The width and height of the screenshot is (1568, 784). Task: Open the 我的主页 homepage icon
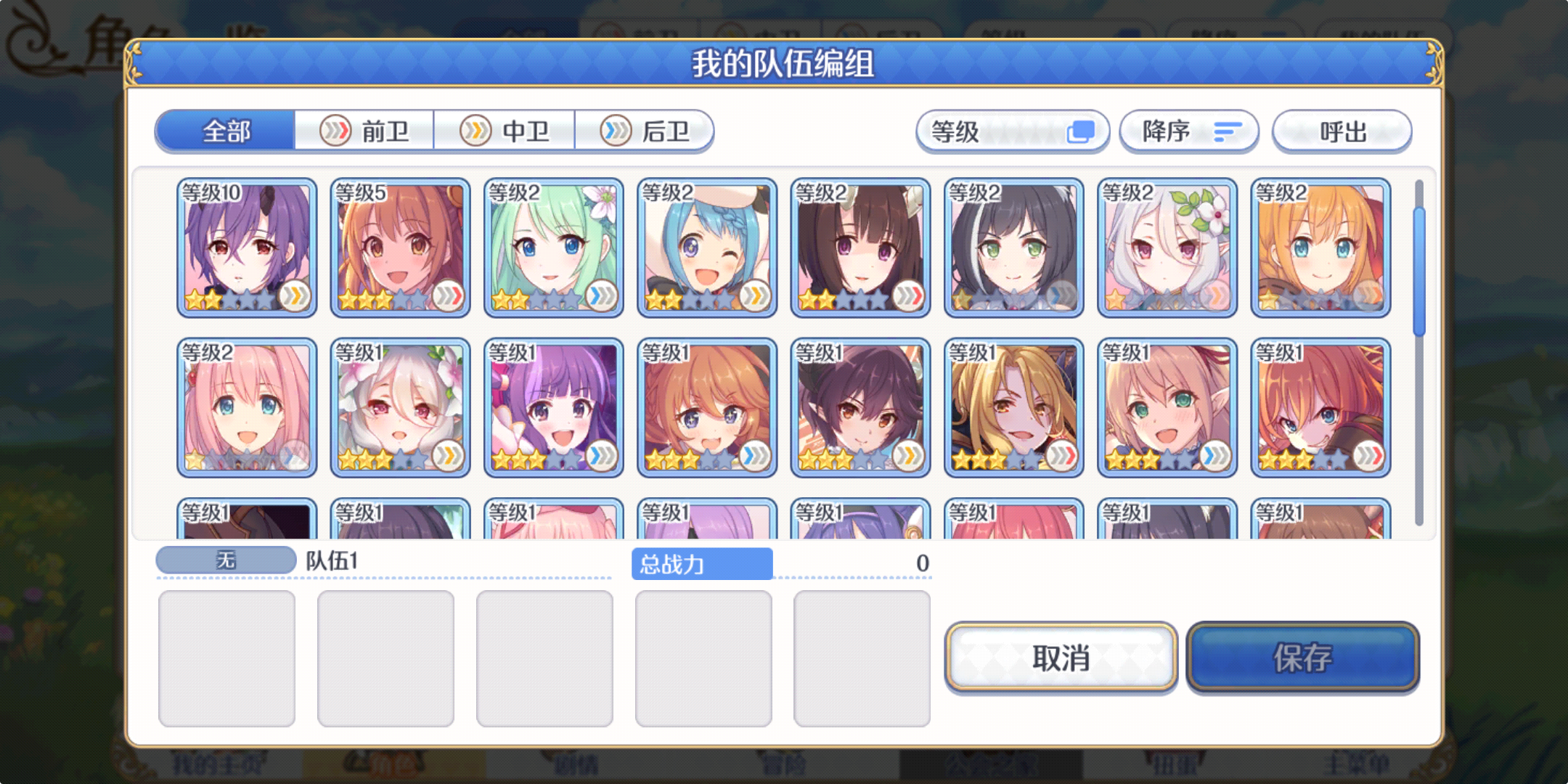[218, 766]
